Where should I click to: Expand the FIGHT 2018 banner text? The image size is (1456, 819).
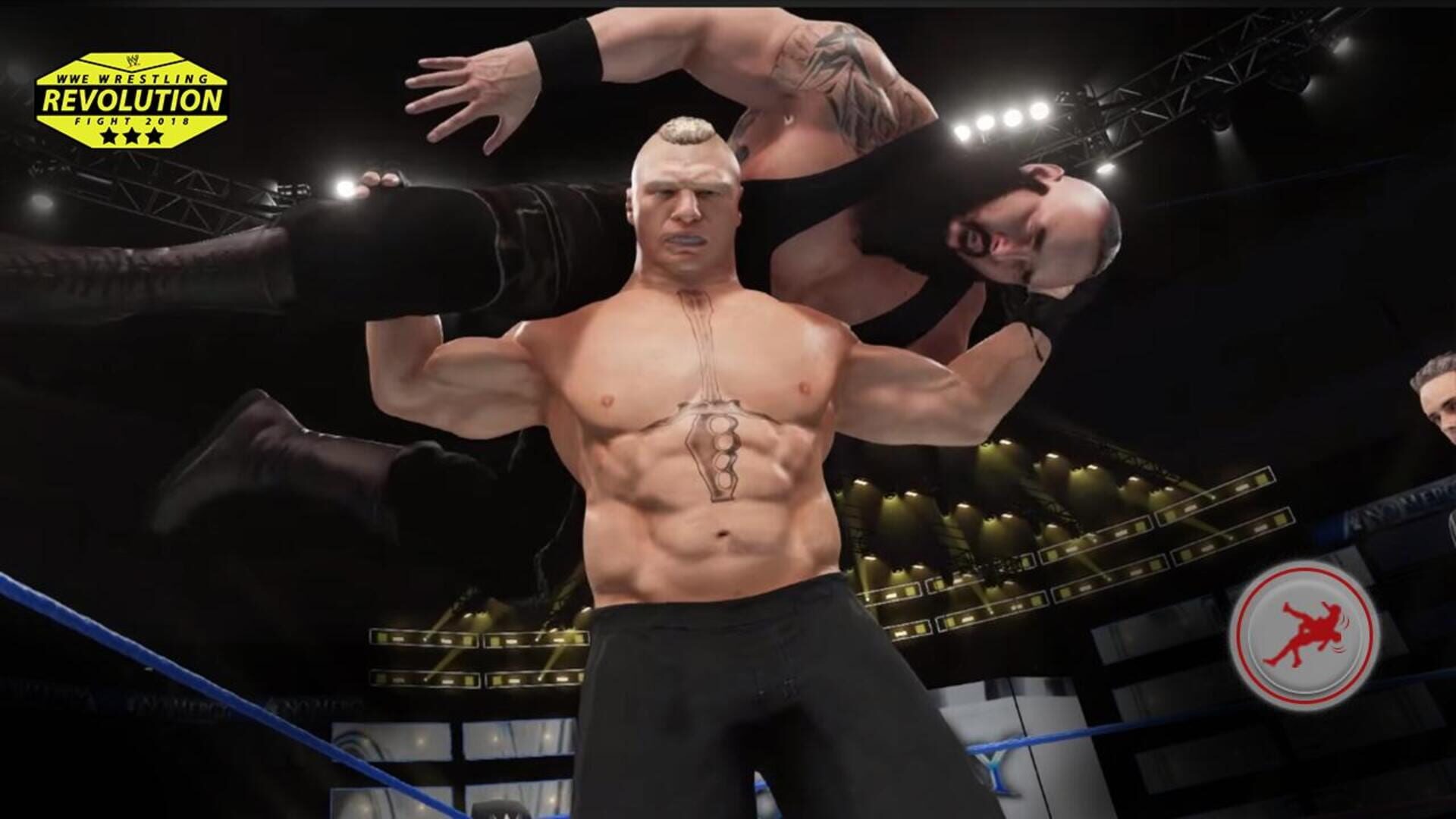[133, 120]
